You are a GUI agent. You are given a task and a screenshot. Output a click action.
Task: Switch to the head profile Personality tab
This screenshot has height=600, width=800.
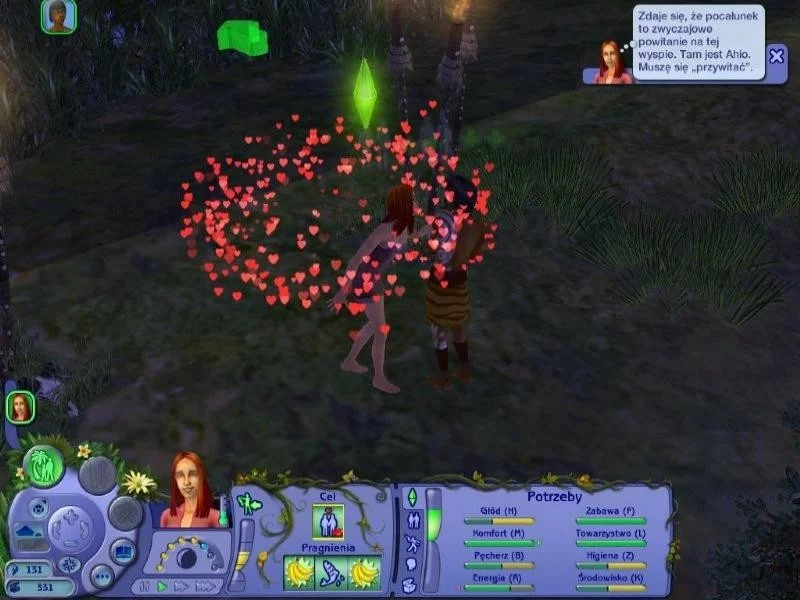pos(411,565)
